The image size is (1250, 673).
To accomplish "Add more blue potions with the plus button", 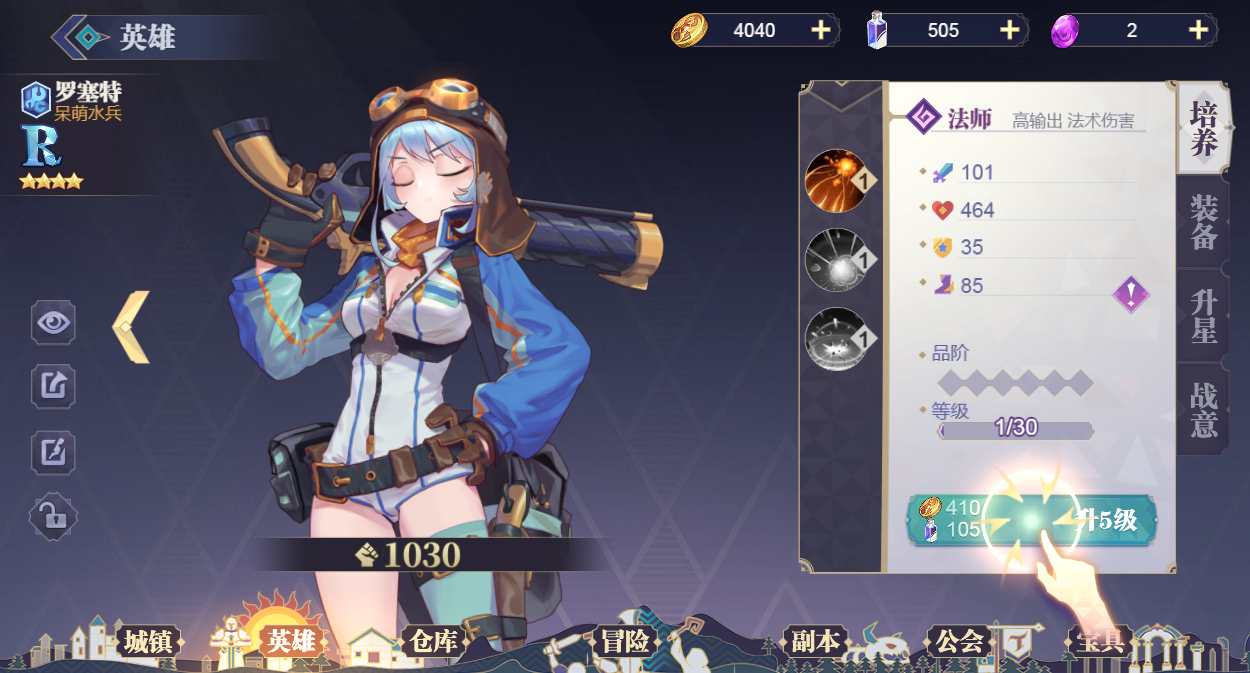I will (1009, 30).
